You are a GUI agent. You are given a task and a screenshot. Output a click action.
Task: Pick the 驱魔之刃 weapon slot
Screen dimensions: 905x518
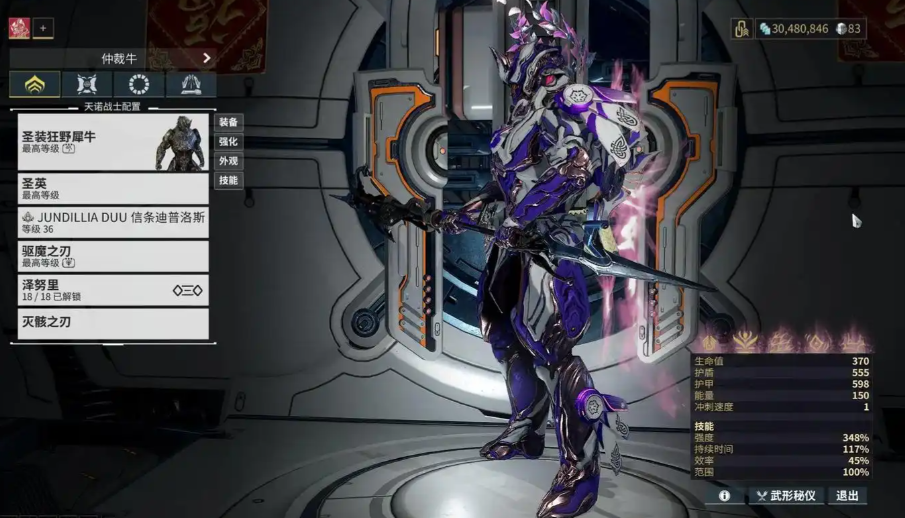113,256
